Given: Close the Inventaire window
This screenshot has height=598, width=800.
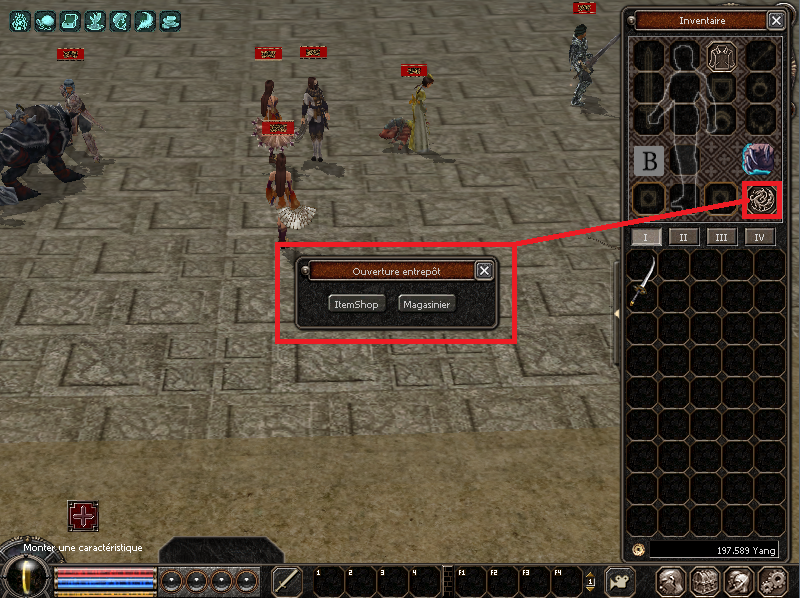Looking at the screenshot, I should [775, 20].
